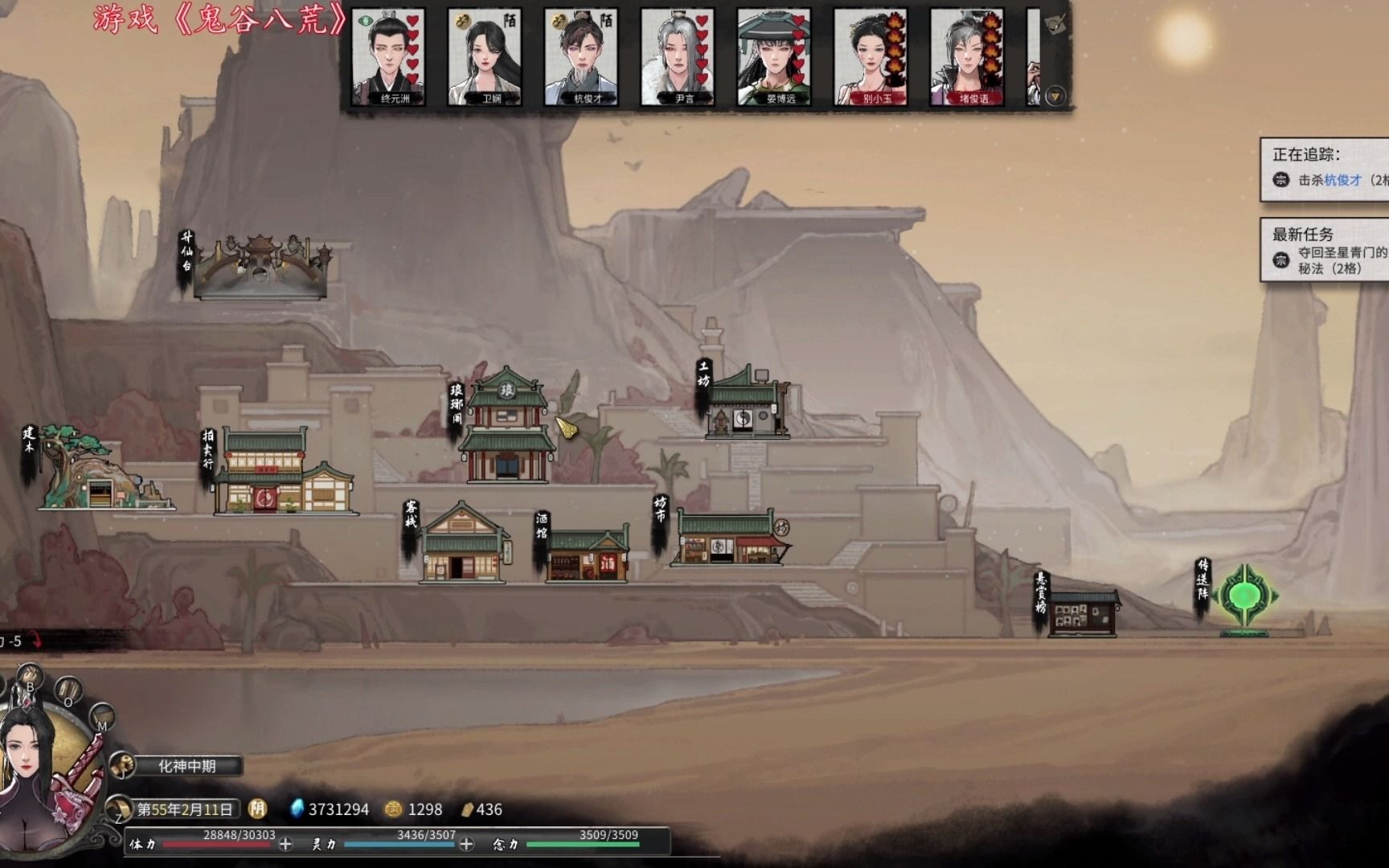The image size is (1389, 868).
Task: Choose the 杭俊才 portrait in the NPC bar
Action: pos(581,57)
